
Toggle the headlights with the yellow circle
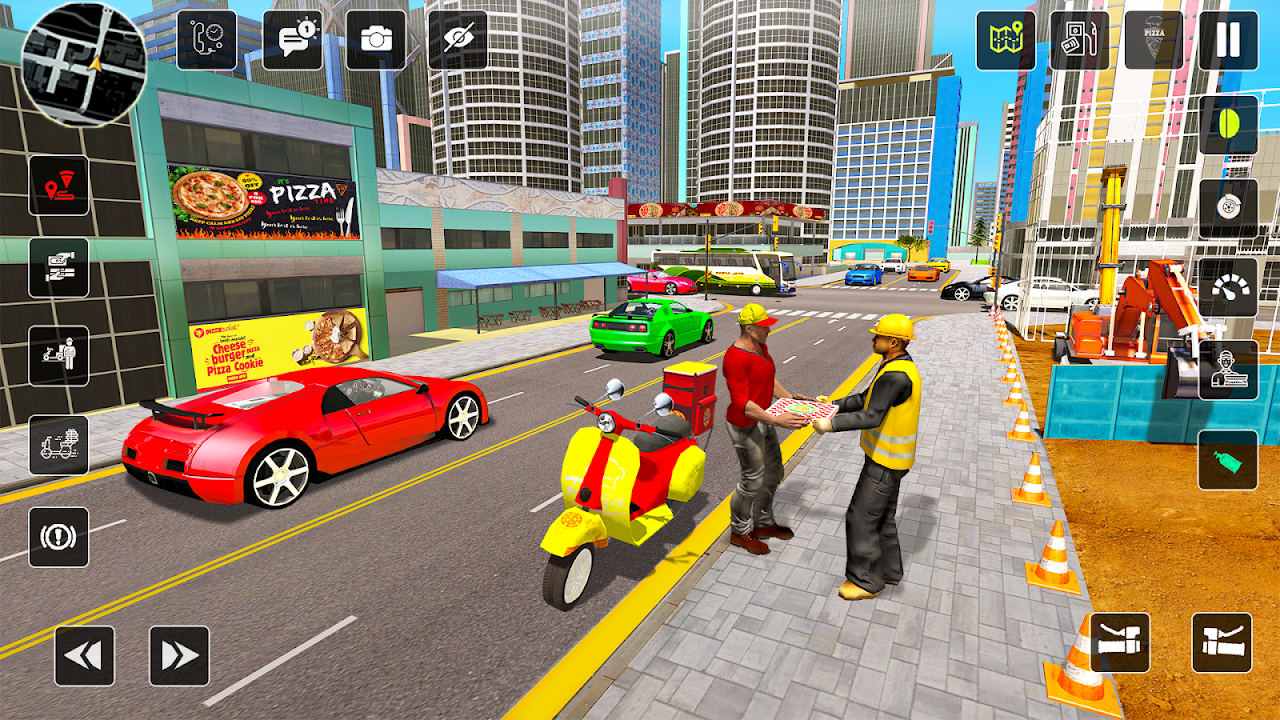pyautogui.click(x=1228, y=125)
